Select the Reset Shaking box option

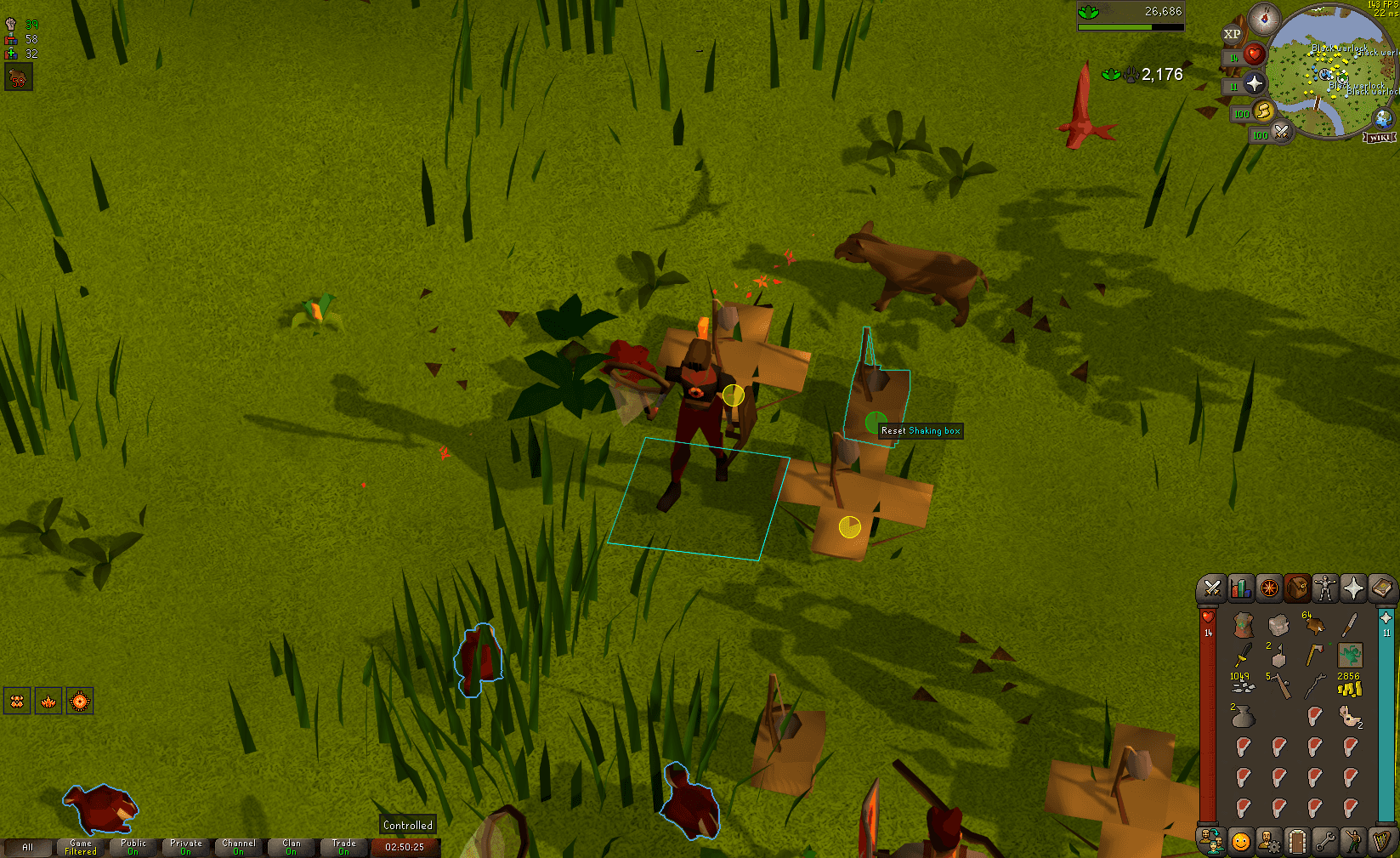(x=921, y=430)
